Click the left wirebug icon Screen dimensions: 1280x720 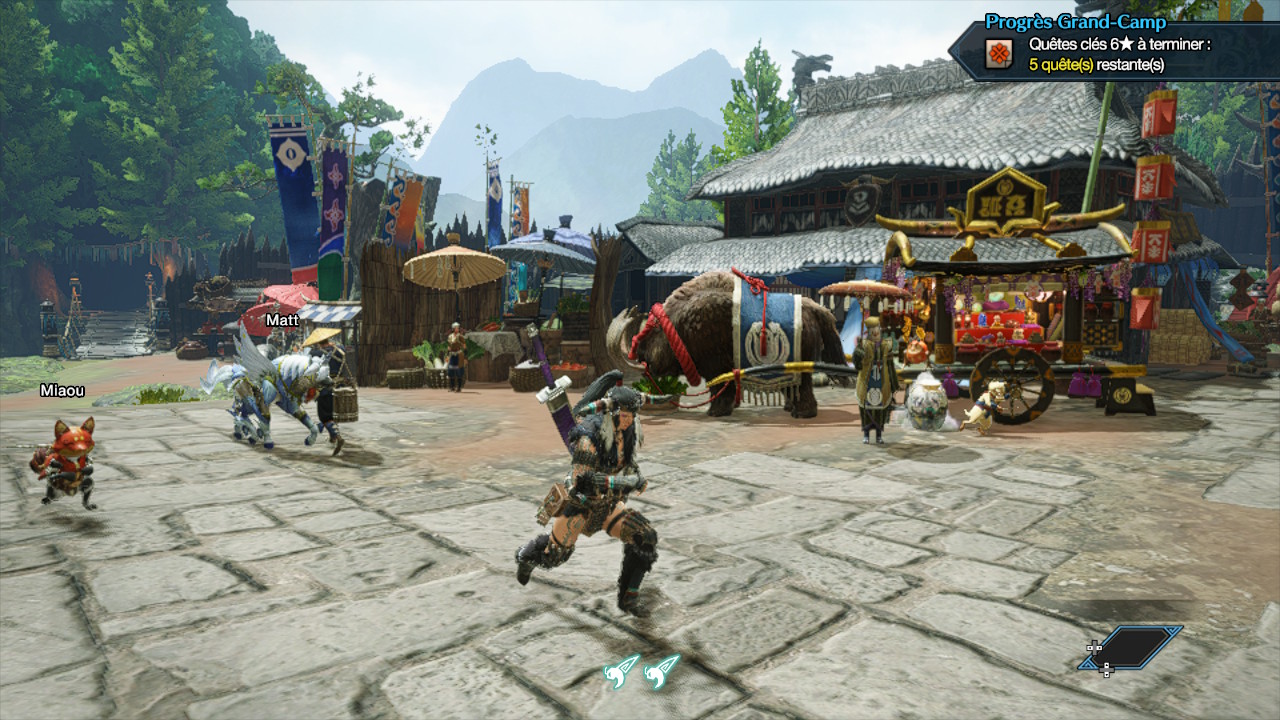click(x=621, y=670)
